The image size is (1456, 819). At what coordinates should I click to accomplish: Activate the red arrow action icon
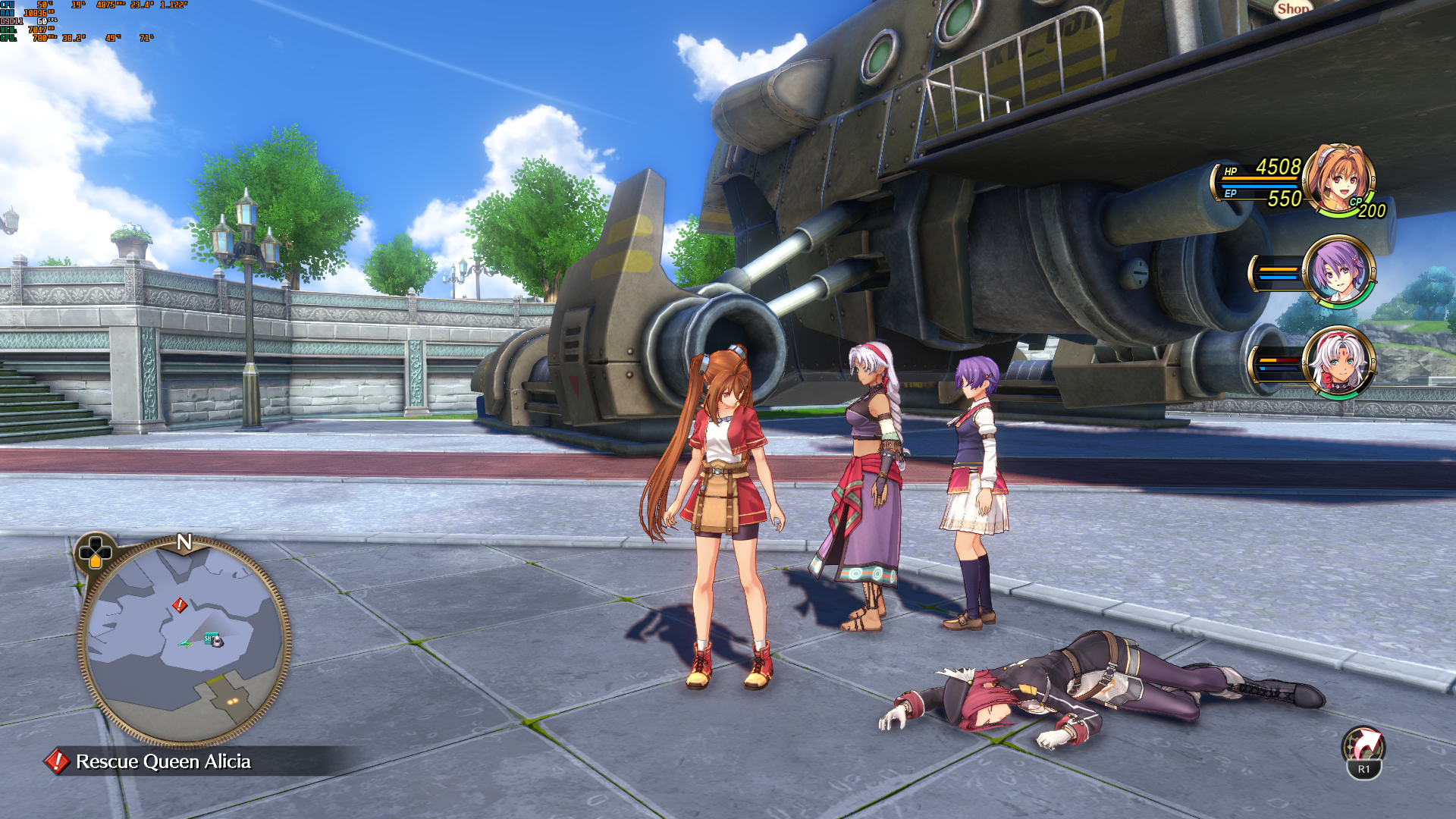tap(1363, 747)
